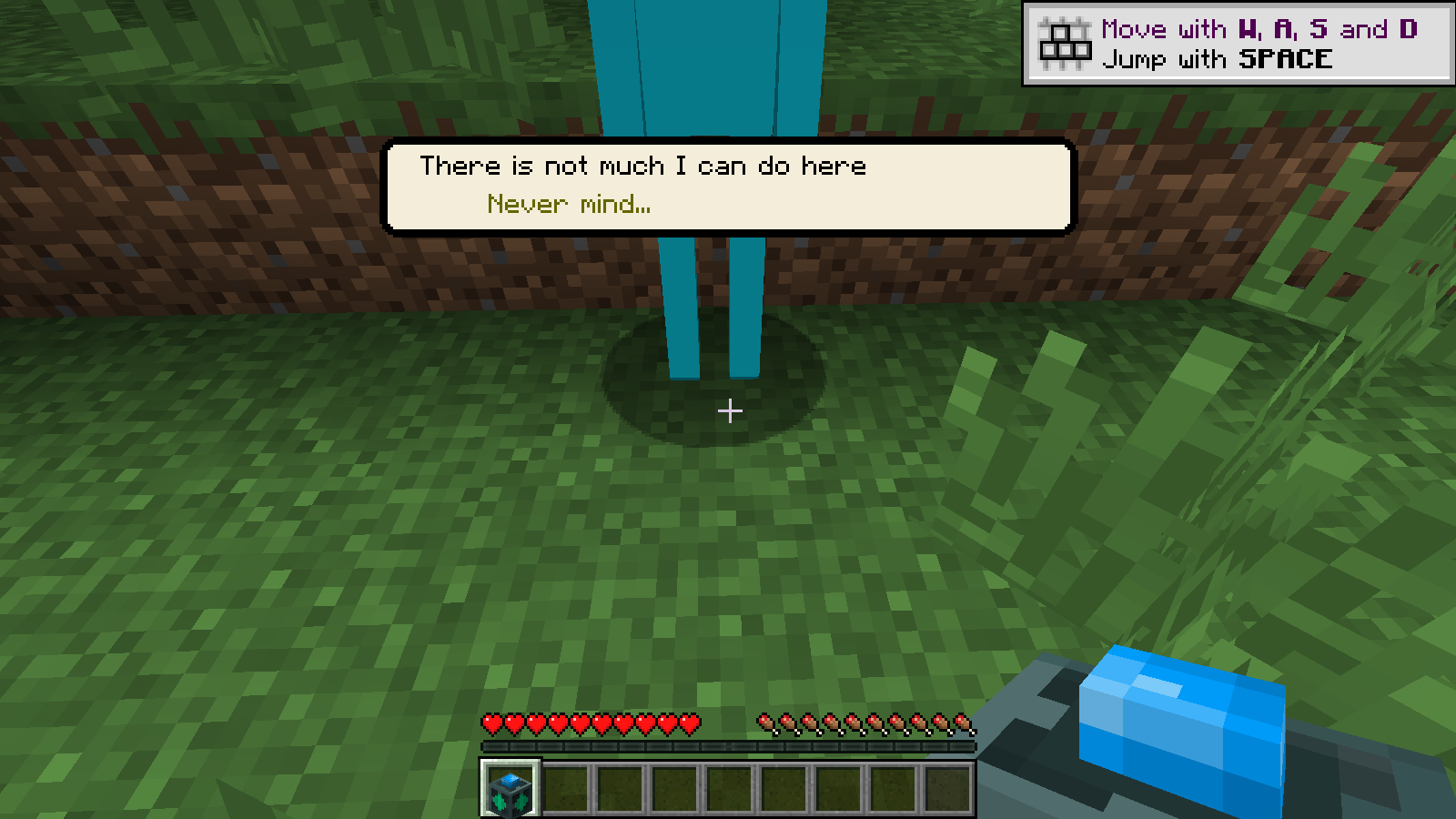Click the experience bar below the health hearts
The height and width of the screenshot is (819, 1456).
pos(728,748)
